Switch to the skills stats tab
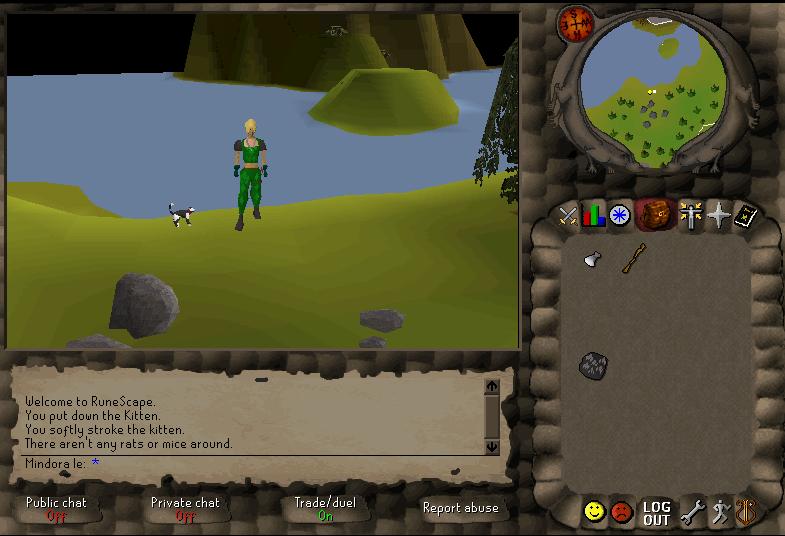The width and height of the screenshot is (785, 536). click(595, 216)
